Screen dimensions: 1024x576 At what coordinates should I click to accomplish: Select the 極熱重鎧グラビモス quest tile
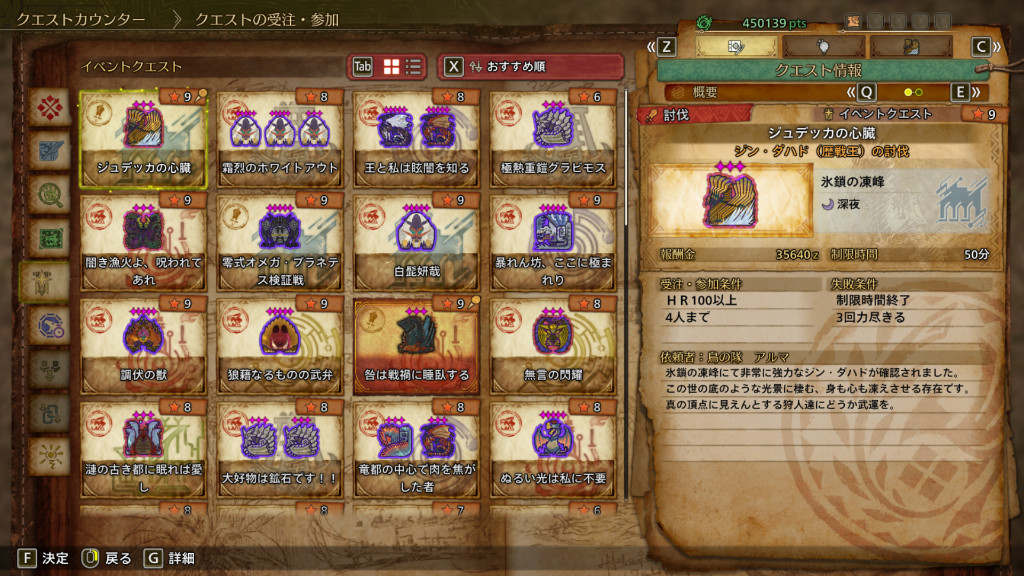coord(552,140)
